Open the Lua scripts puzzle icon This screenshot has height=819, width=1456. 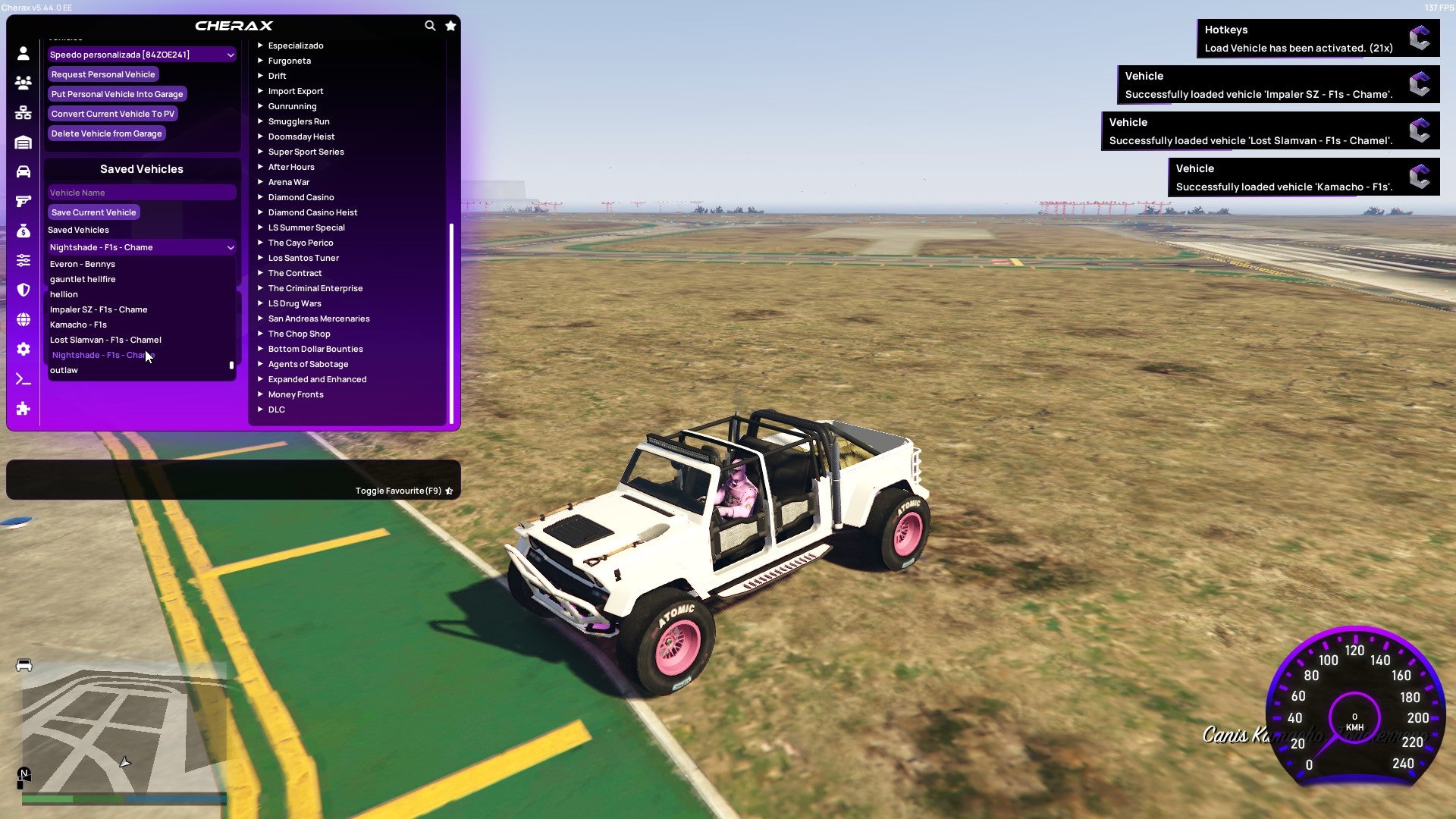click(23, 409)
